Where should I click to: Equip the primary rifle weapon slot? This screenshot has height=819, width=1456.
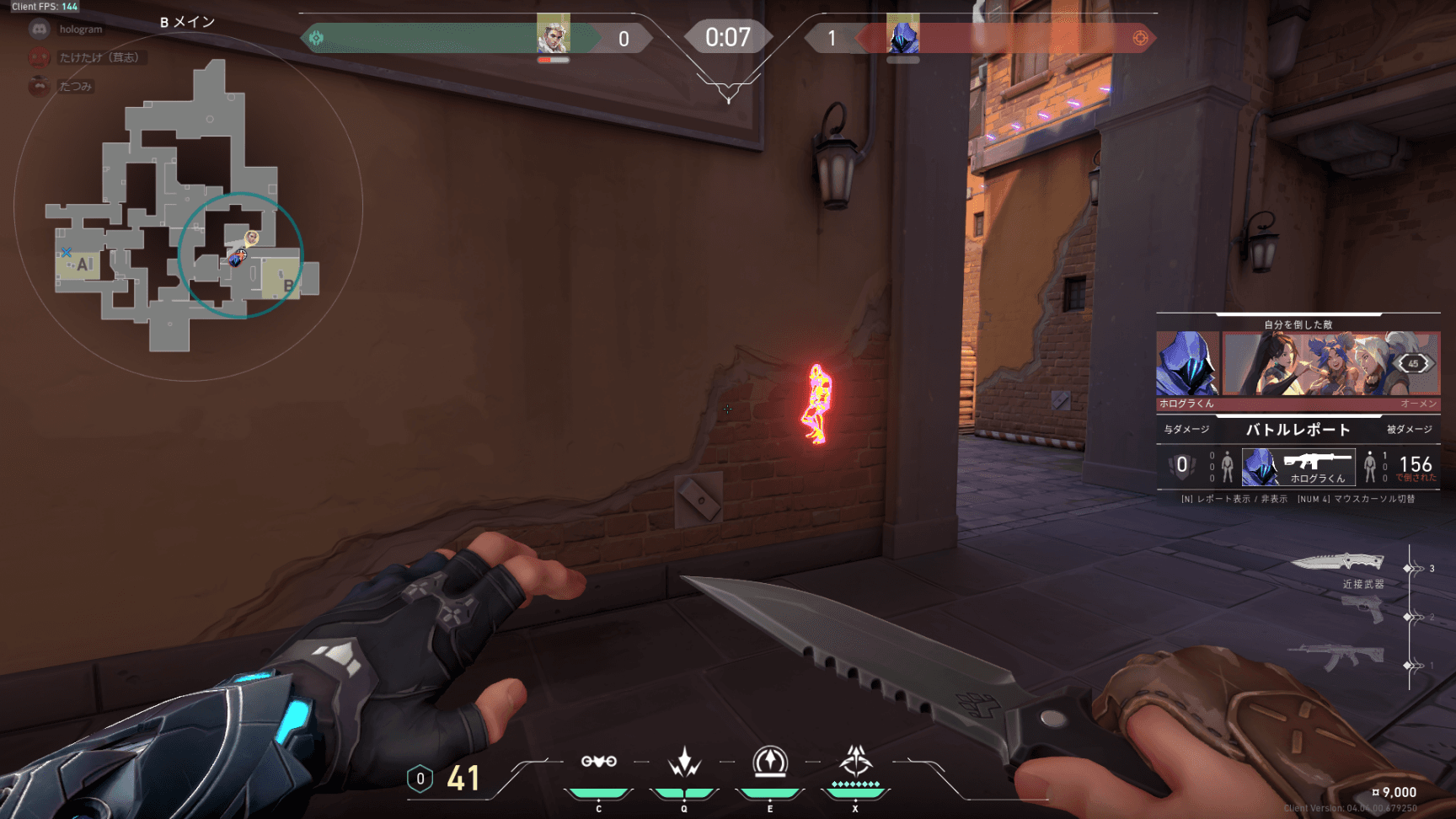pyautogui.click(x=1336, y=657)
